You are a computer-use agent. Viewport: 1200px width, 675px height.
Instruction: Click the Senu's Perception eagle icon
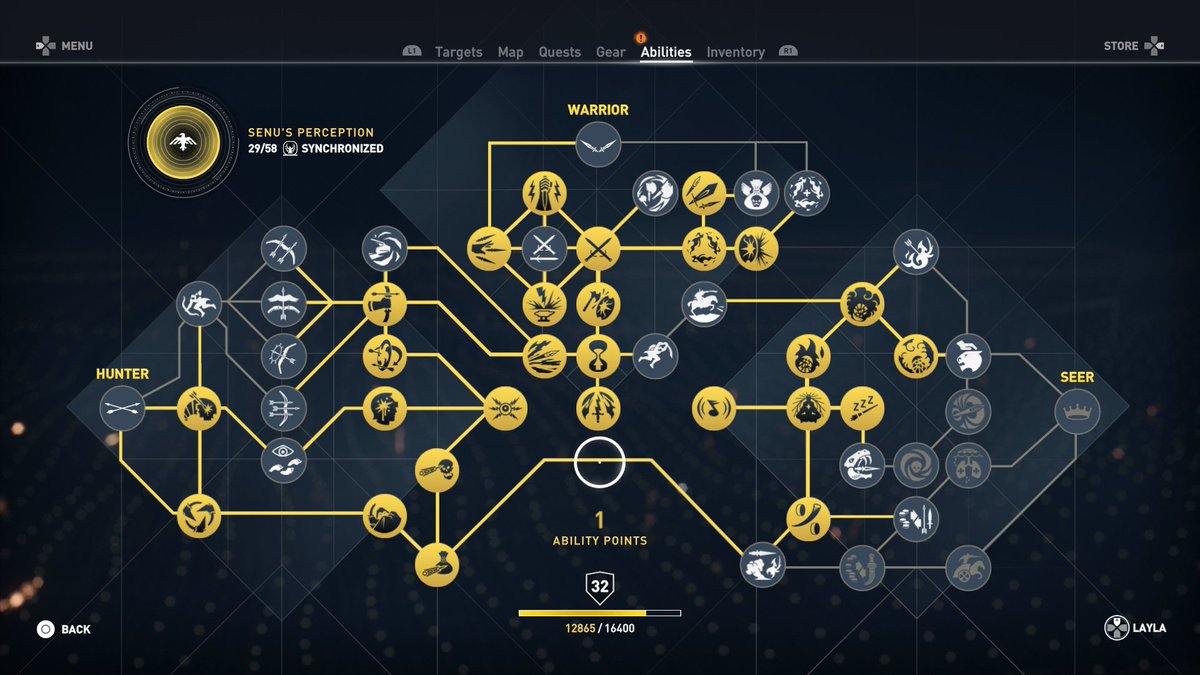pos(182,142)
